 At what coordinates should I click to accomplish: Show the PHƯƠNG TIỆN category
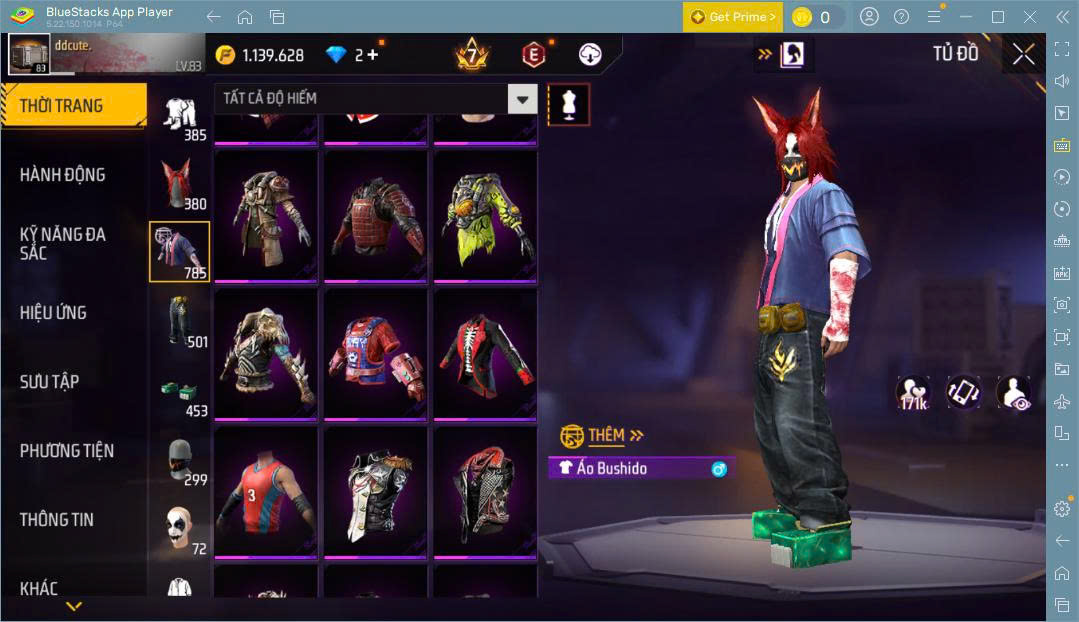click(67, 451)
